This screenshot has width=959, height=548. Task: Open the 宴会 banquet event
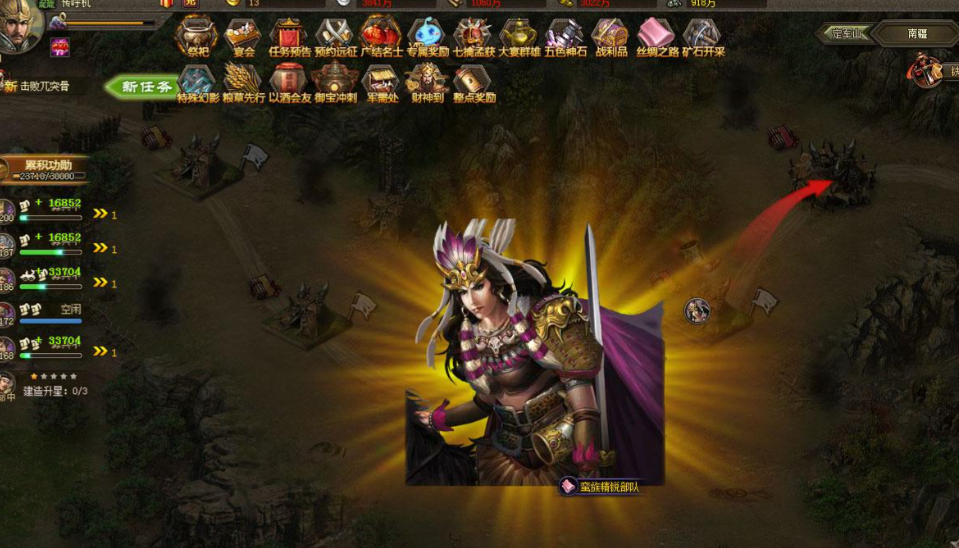point(242,35)
